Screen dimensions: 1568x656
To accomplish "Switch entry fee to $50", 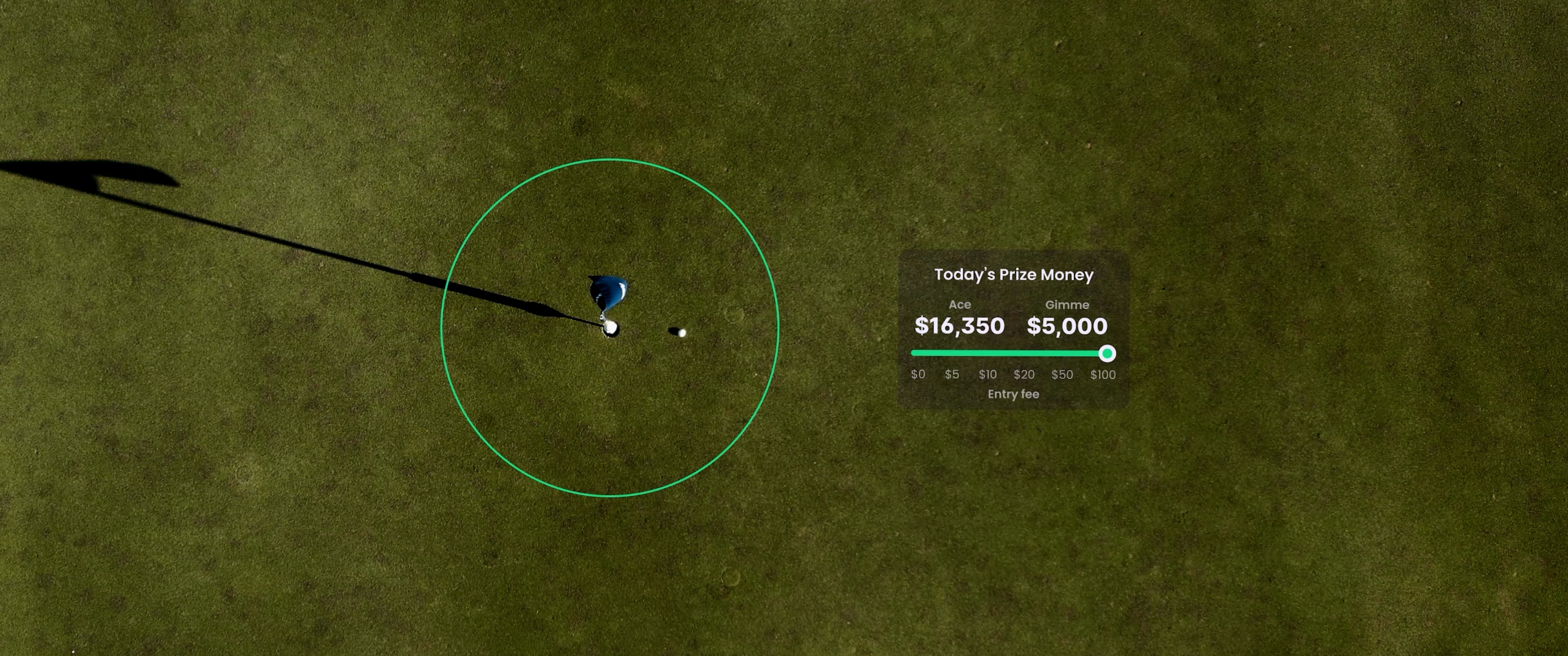I will (x=1062, y=374).
